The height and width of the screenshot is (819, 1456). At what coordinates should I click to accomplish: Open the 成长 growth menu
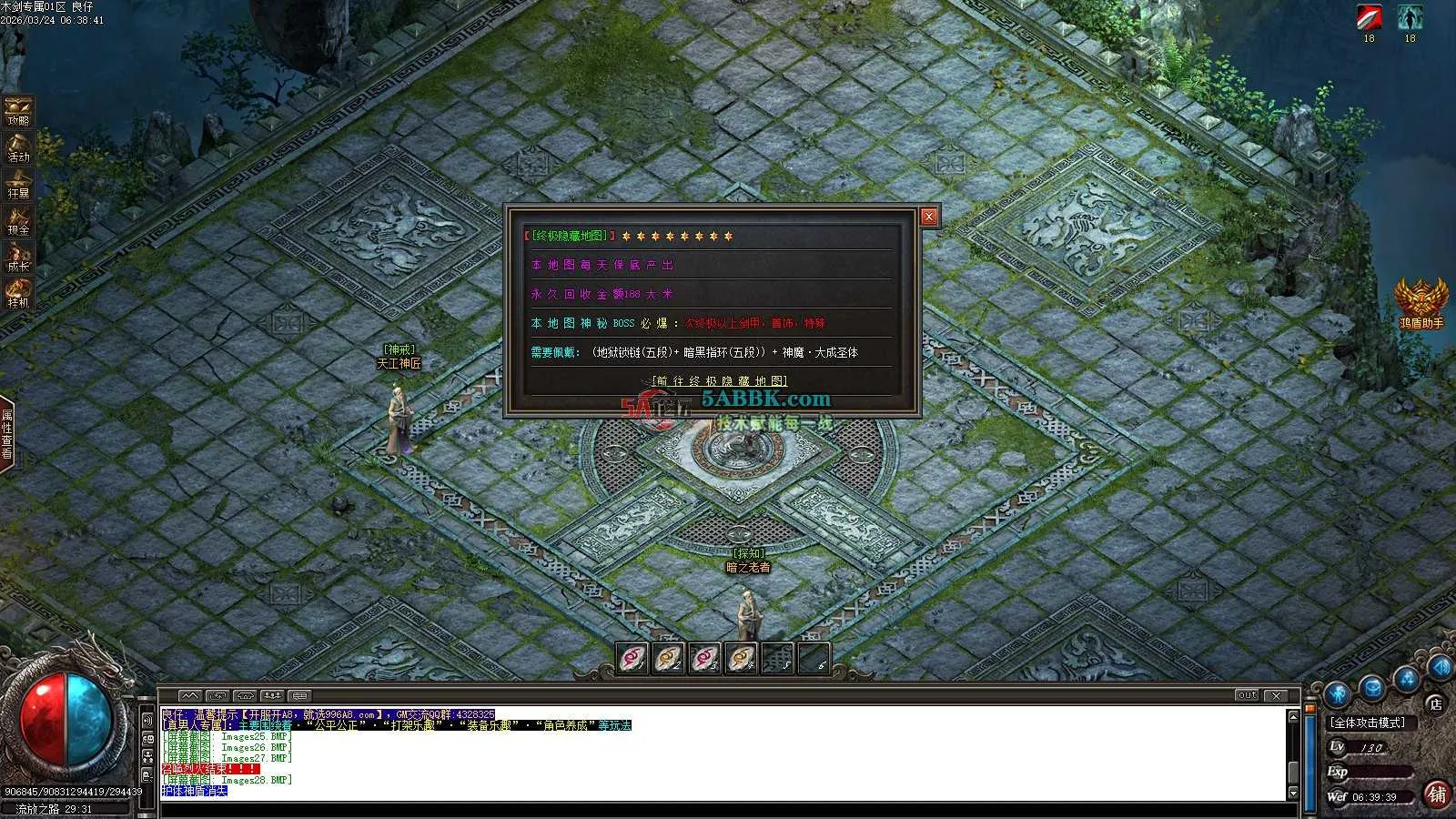tap(18, 257)
